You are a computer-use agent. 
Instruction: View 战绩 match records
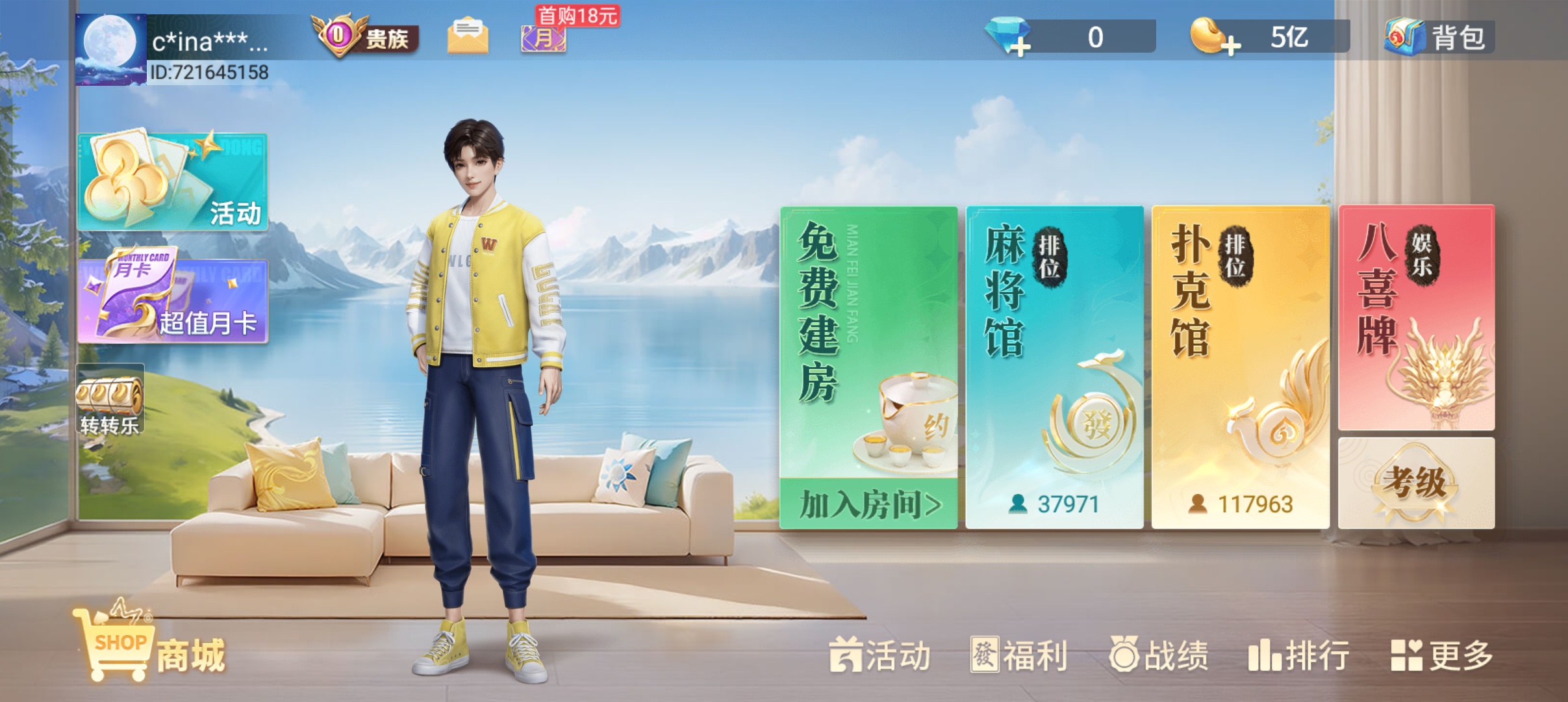point(1159,655)
